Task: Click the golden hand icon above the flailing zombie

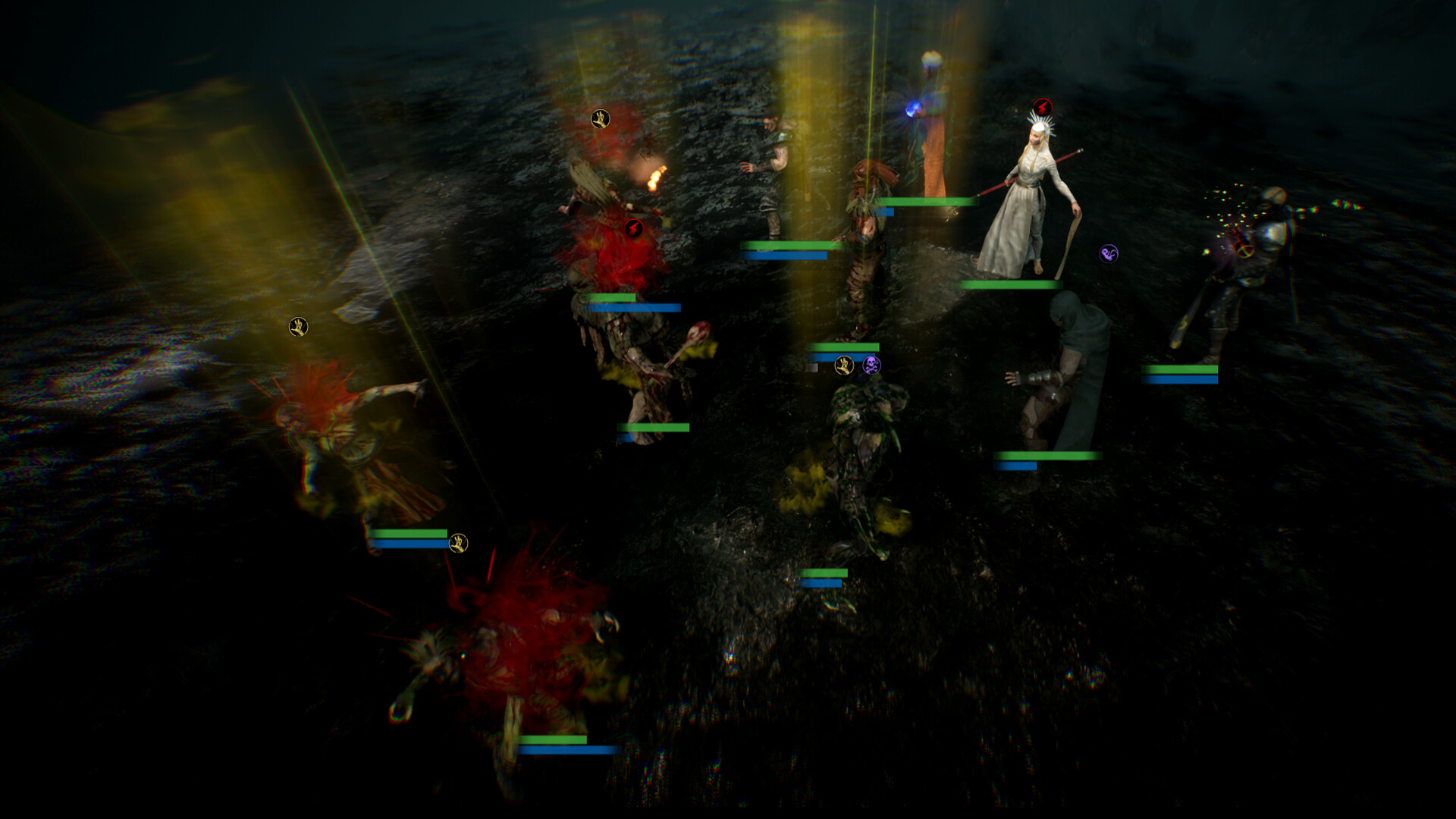Action: (x=300, y=326)
